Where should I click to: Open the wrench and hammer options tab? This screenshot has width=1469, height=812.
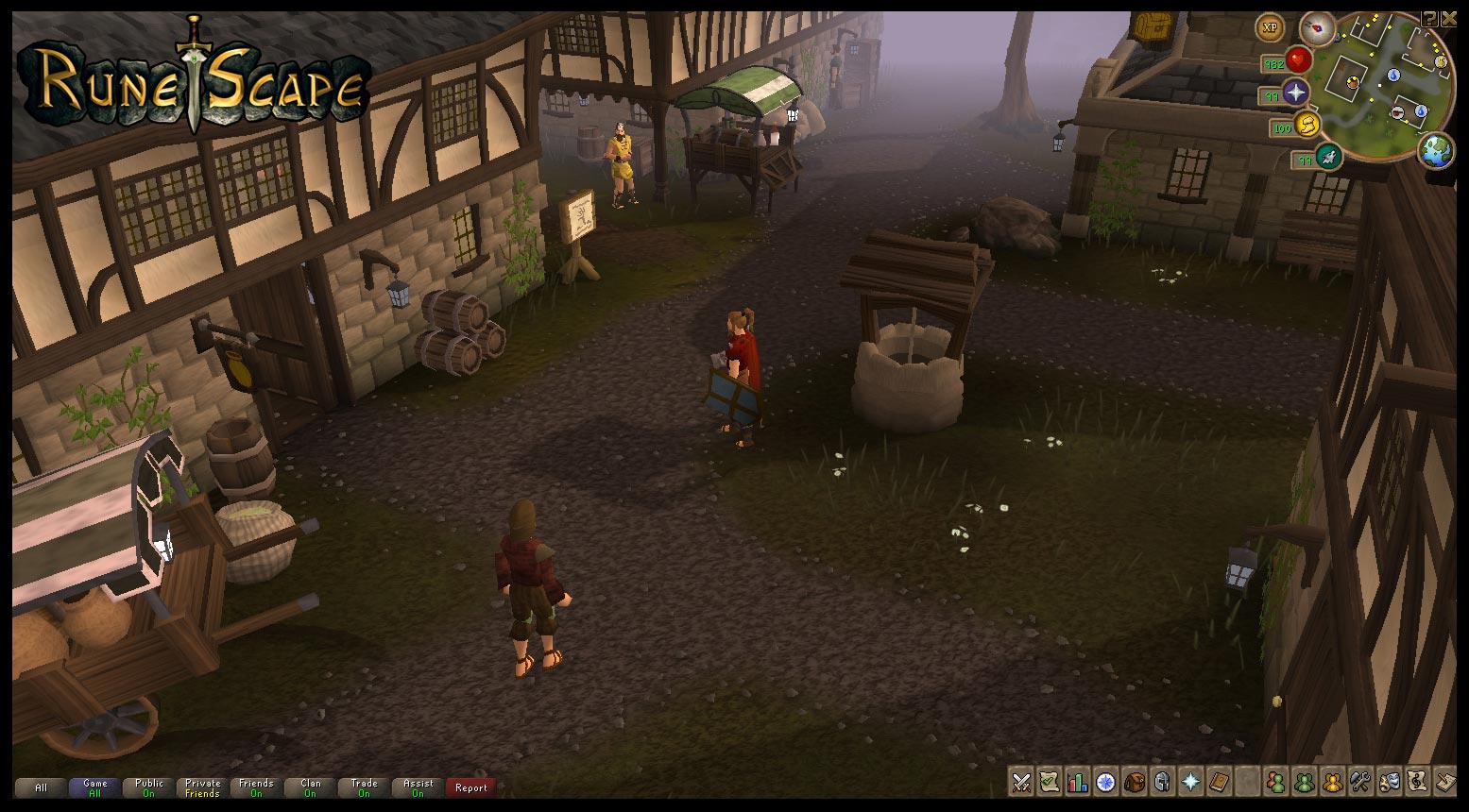point(1360,782)
